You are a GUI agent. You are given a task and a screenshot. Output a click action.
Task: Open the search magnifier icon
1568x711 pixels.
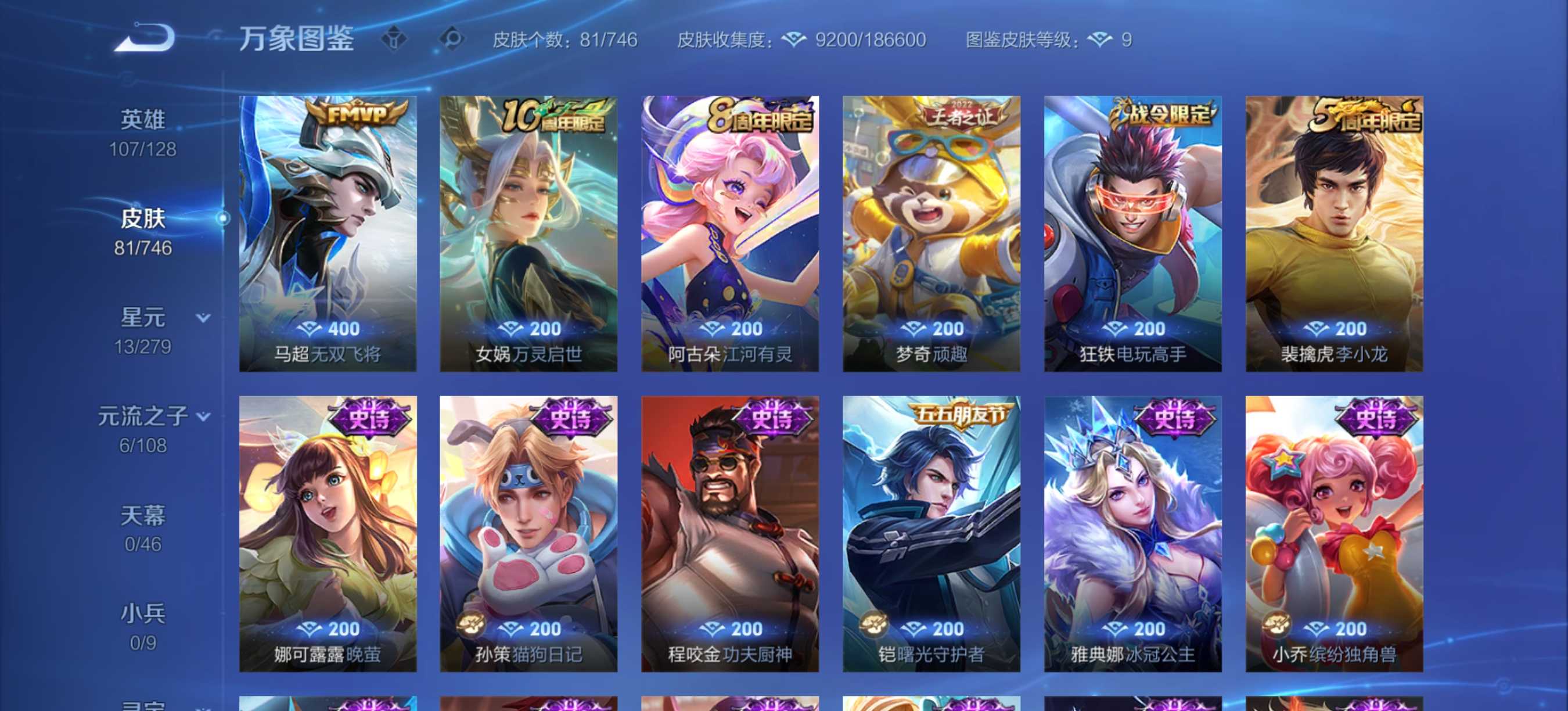pos(451,39)
